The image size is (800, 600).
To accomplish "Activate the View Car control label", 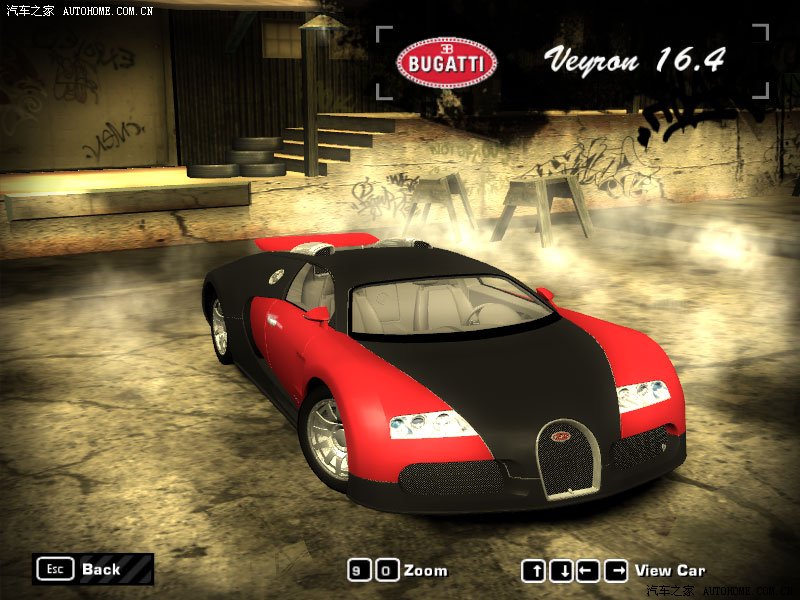I will 669,570.
